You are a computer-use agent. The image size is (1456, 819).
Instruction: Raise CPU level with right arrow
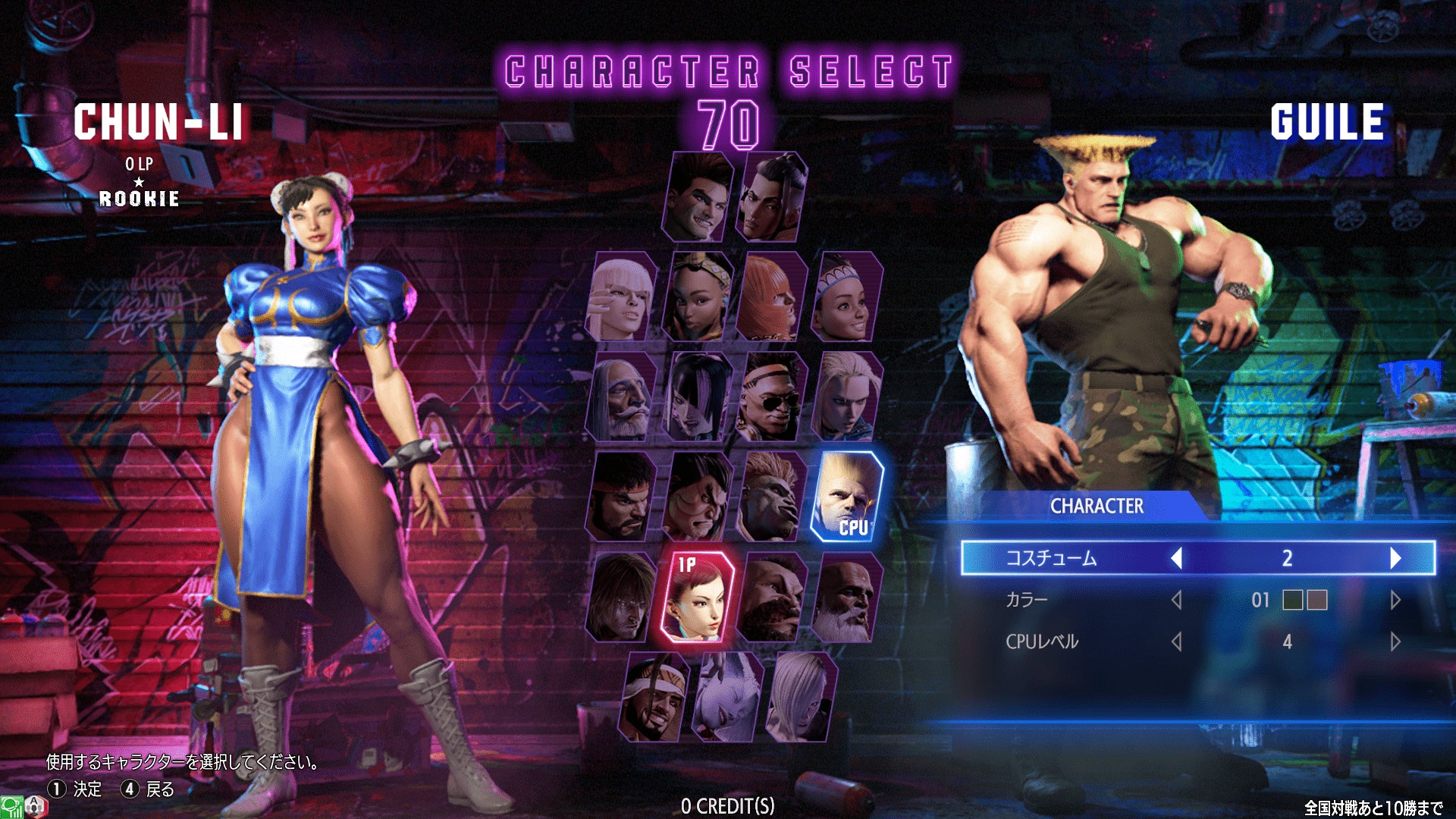[x=1395, y=642]
